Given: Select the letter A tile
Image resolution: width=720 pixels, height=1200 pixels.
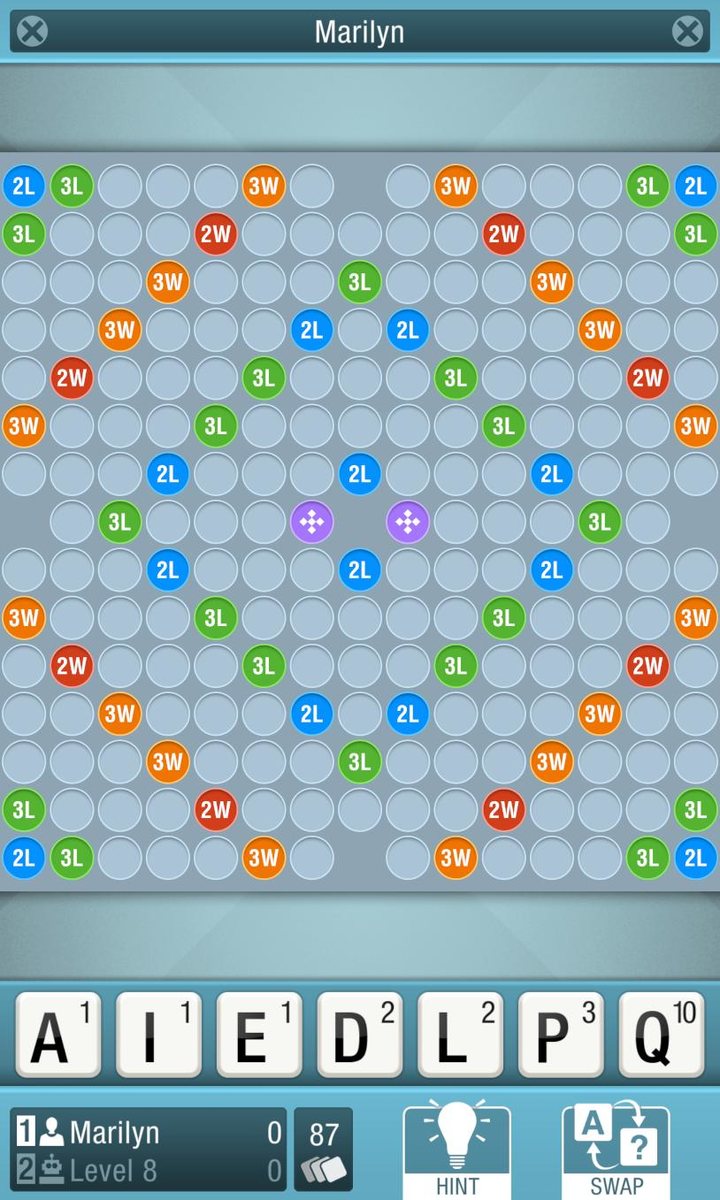Looking at the screenshot, I should 58,1034.
